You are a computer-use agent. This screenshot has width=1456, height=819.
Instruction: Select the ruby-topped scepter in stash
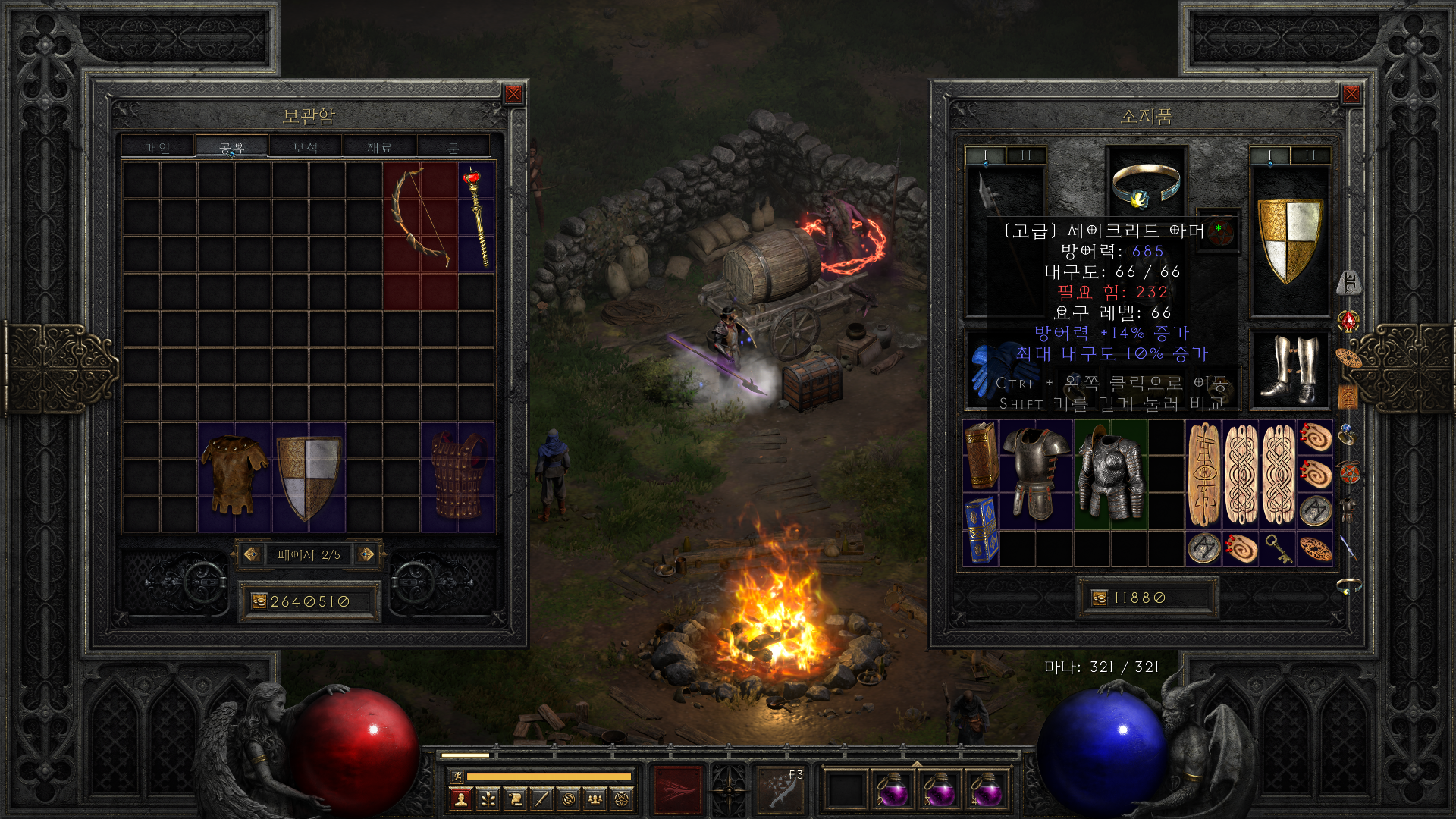point(476,218)
